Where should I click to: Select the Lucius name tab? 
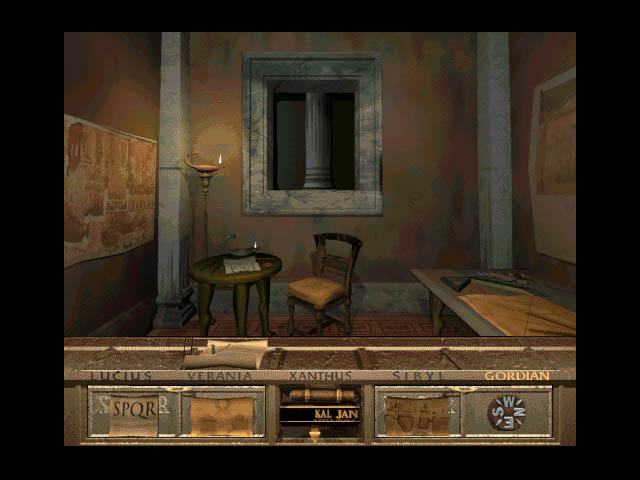pyautogui.click(x=121, y=376)
